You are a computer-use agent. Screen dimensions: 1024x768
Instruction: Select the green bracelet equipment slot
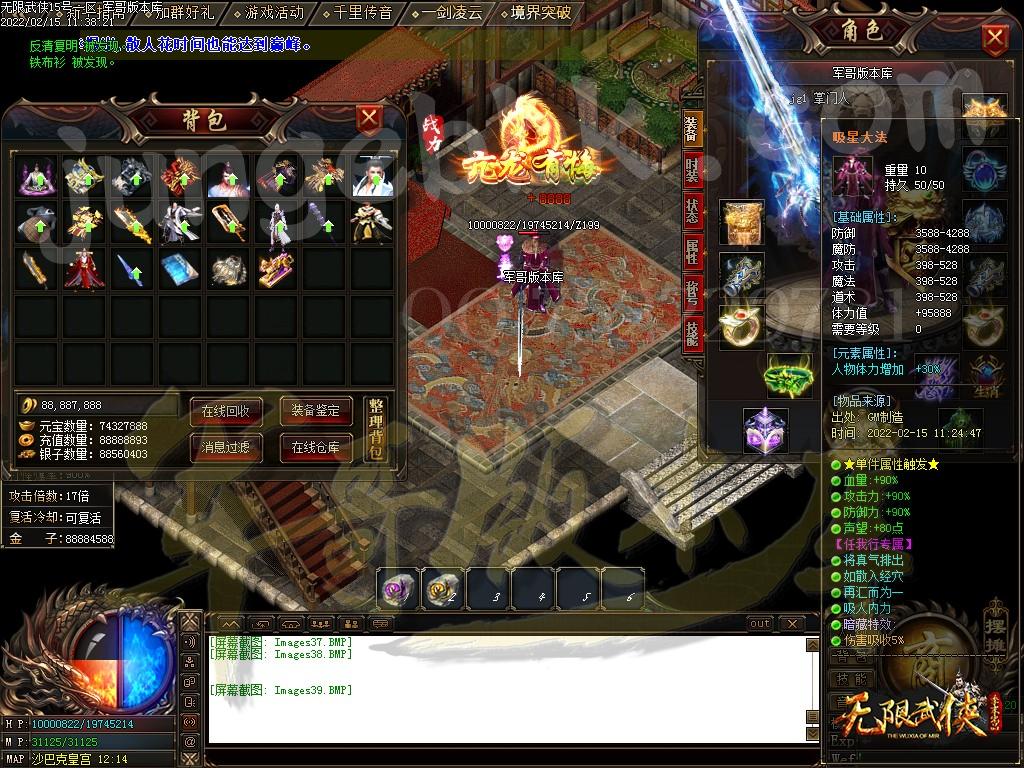point(789,377)
